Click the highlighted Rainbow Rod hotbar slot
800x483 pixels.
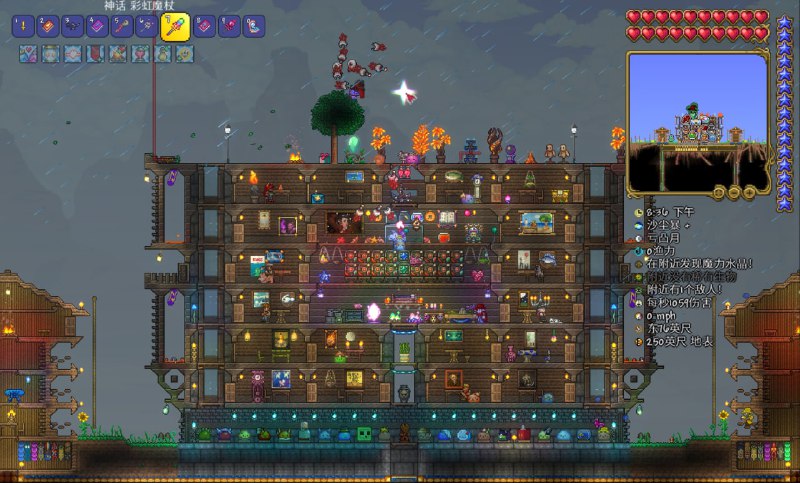pos(175,26)
